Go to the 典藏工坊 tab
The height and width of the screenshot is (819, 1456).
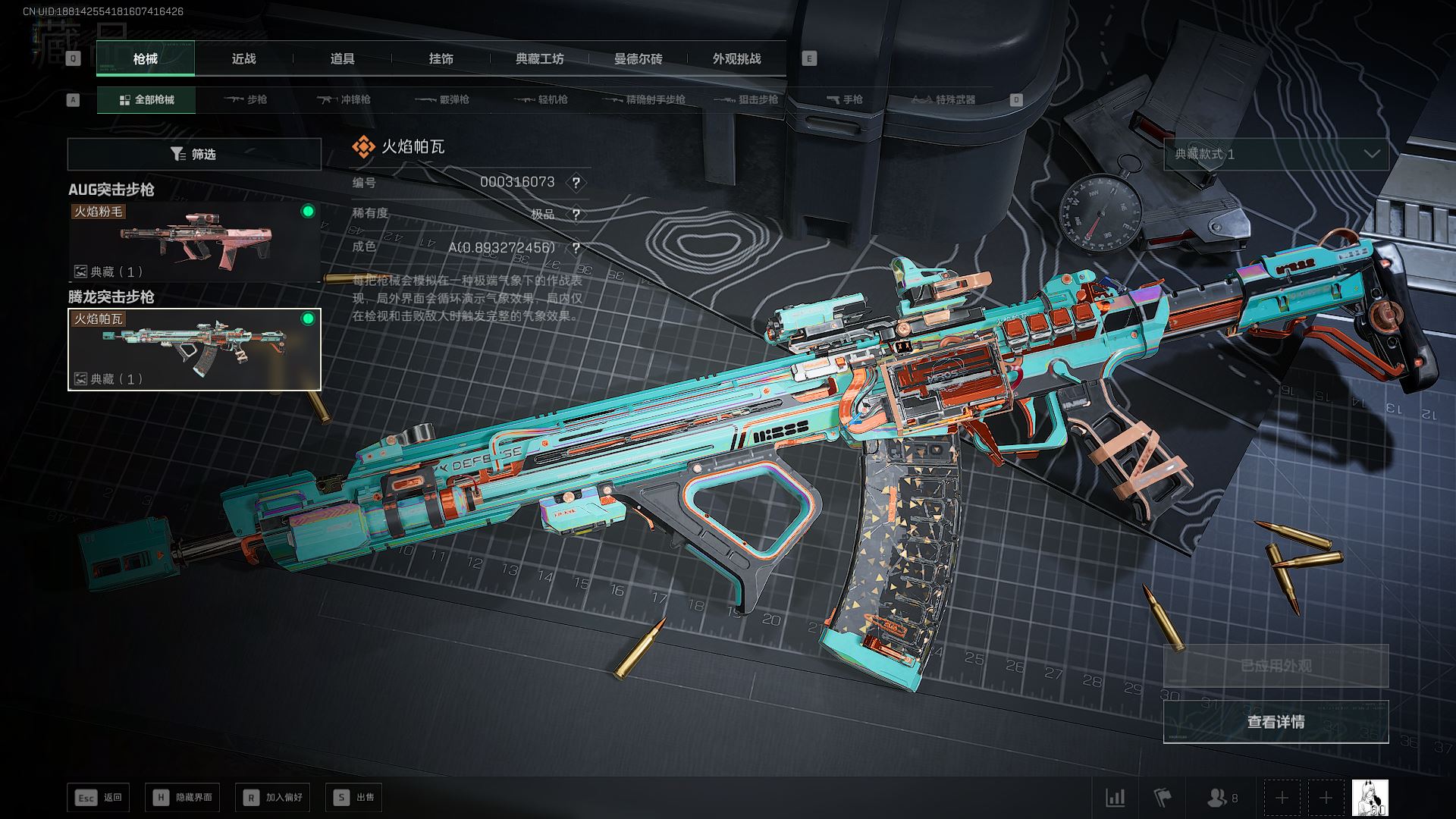[x=539, y=59]
